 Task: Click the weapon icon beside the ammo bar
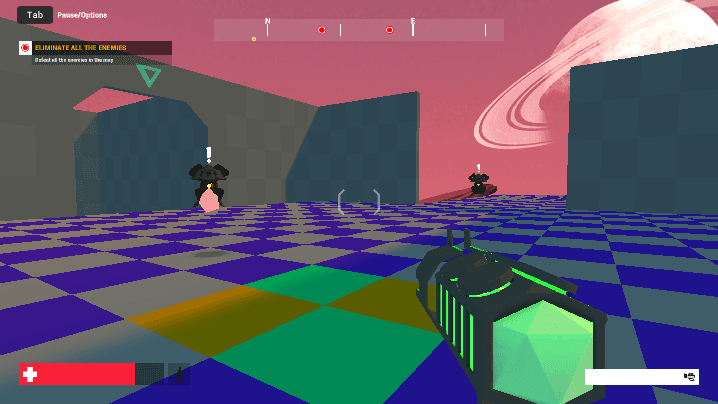689,377
